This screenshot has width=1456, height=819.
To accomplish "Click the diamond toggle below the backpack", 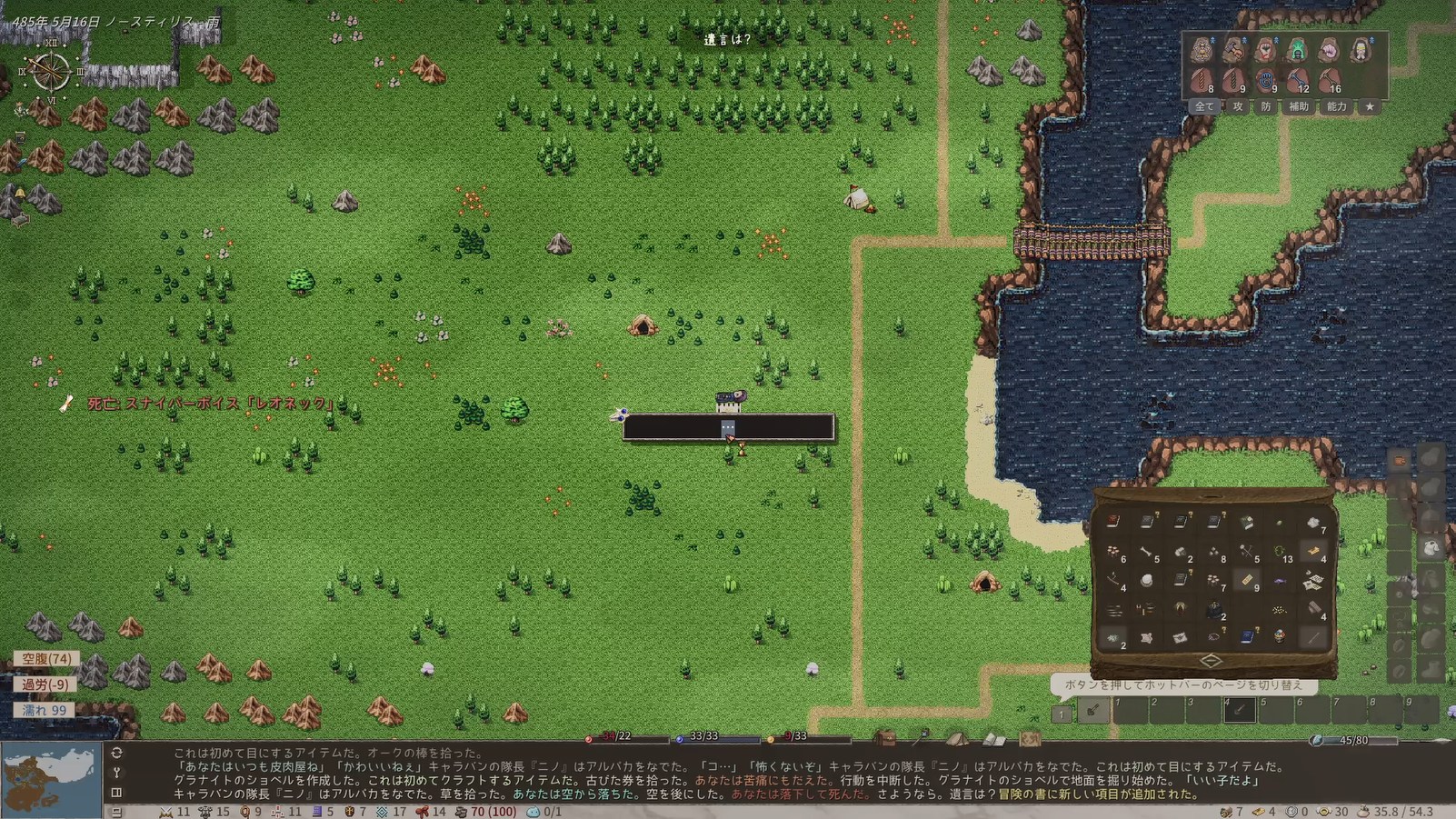I will click(1211, 661).
